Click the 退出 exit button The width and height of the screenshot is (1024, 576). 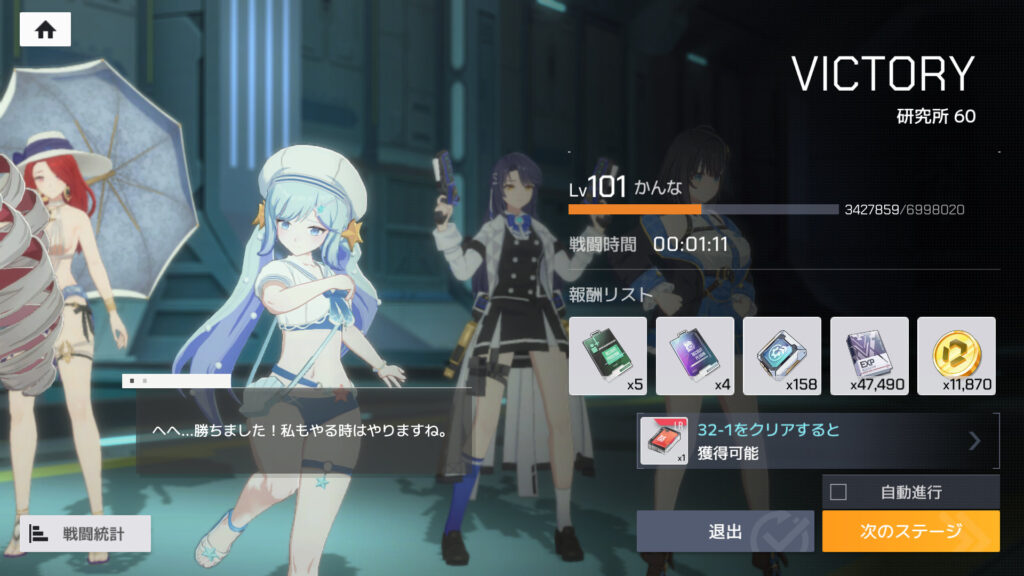pyautogui.click(x=725, y=531)
